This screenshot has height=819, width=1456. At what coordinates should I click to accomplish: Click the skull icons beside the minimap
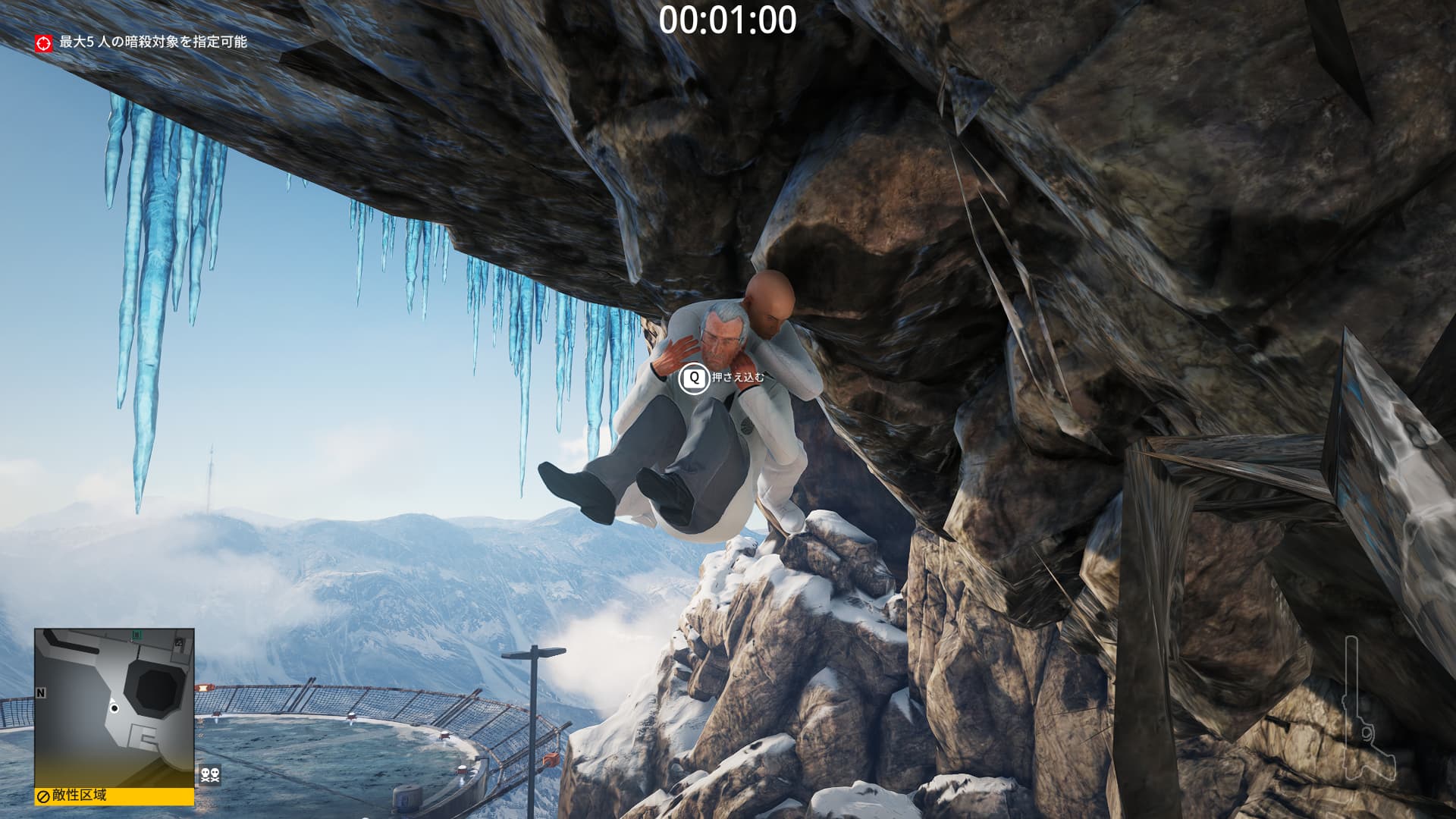tap(210, 775)
